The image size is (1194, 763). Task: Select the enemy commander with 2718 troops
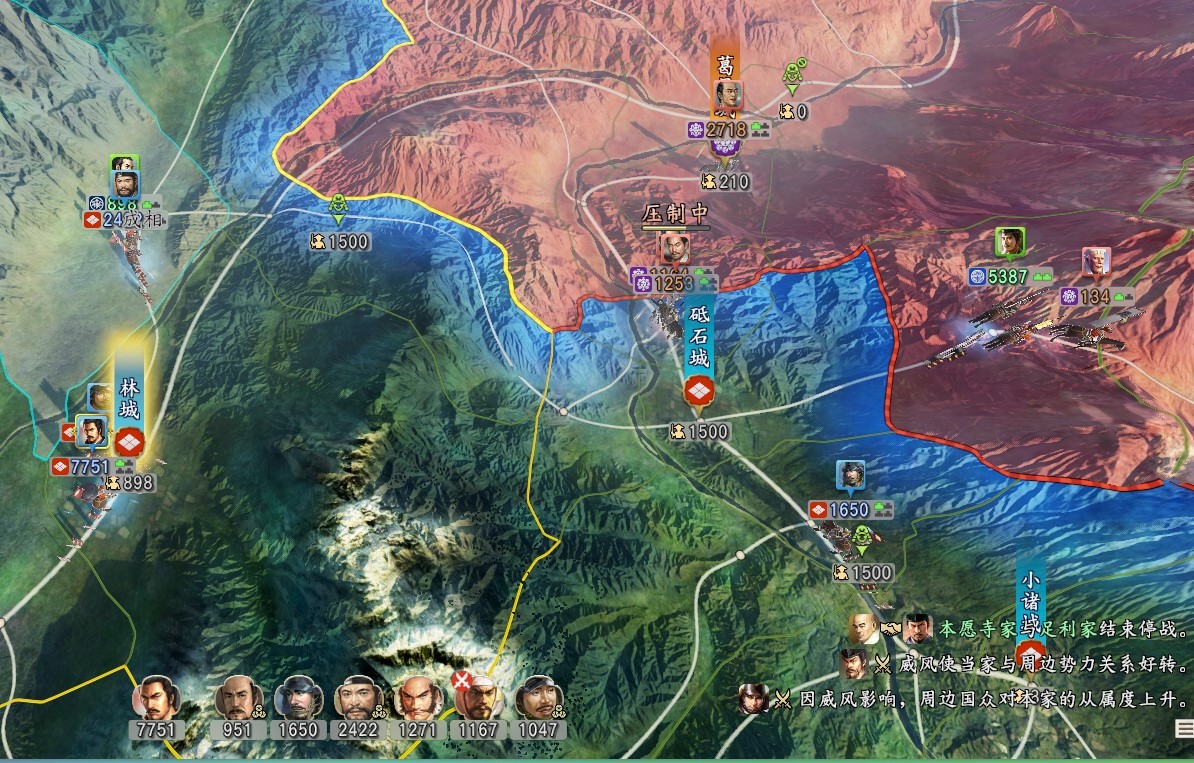pos(728,99)
